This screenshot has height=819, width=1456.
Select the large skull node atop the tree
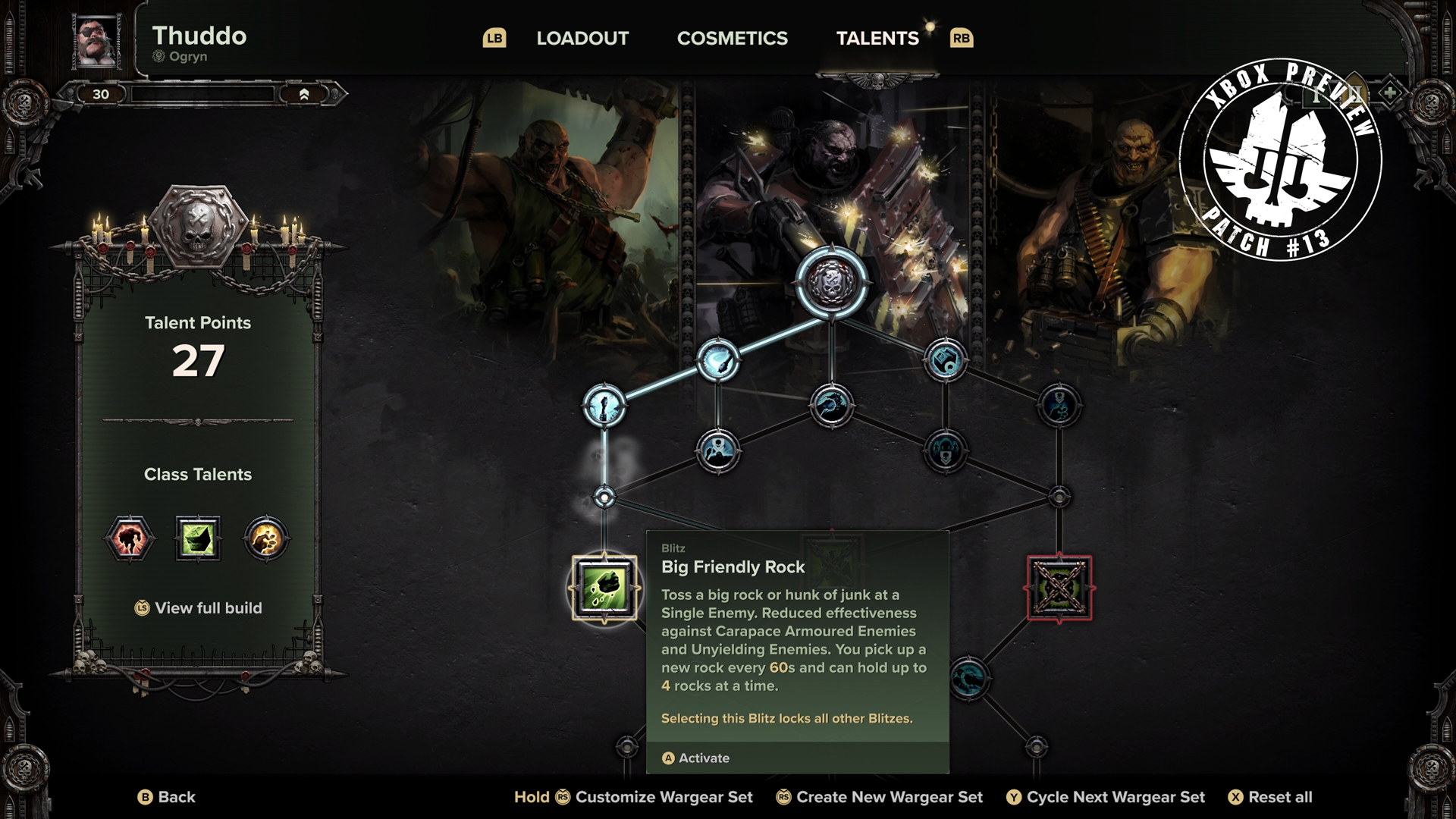point(831,282)
